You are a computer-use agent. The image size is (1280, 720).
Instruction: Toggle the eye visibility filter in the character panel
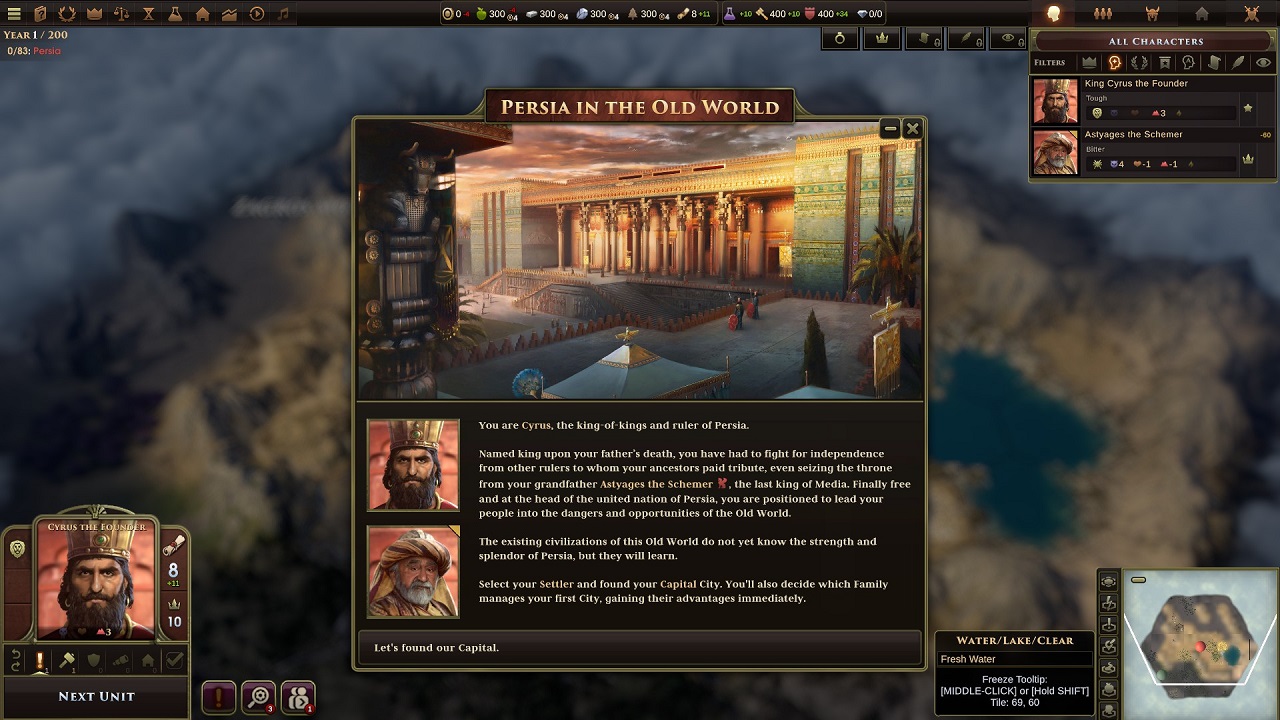pos(1263,62)
